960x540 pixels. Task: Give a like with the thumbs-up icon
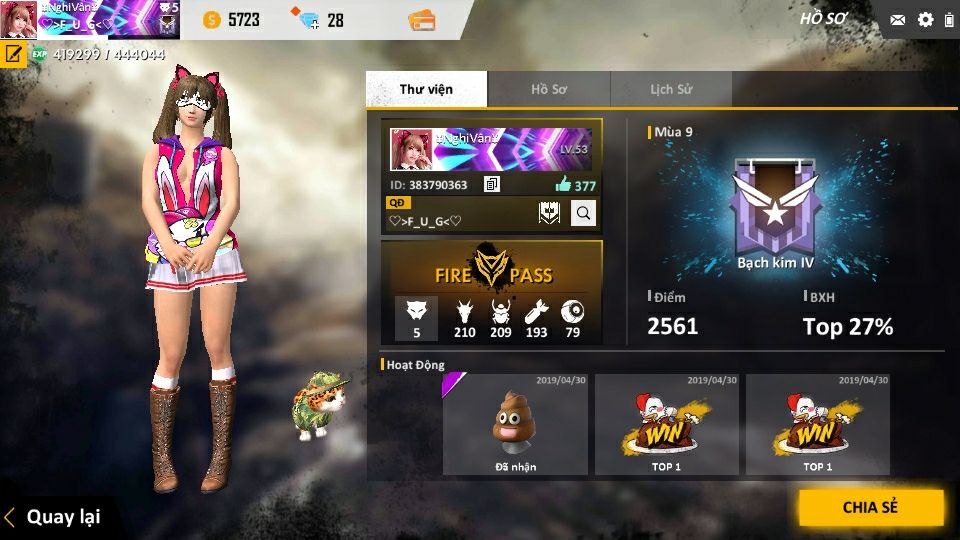(563, 185)
